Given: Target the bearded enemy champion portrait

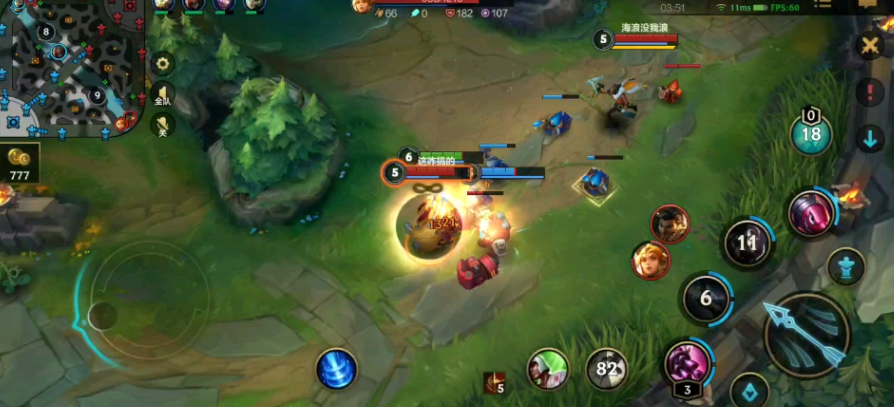Looking at the screenshot, I should (x=670, y=224).
